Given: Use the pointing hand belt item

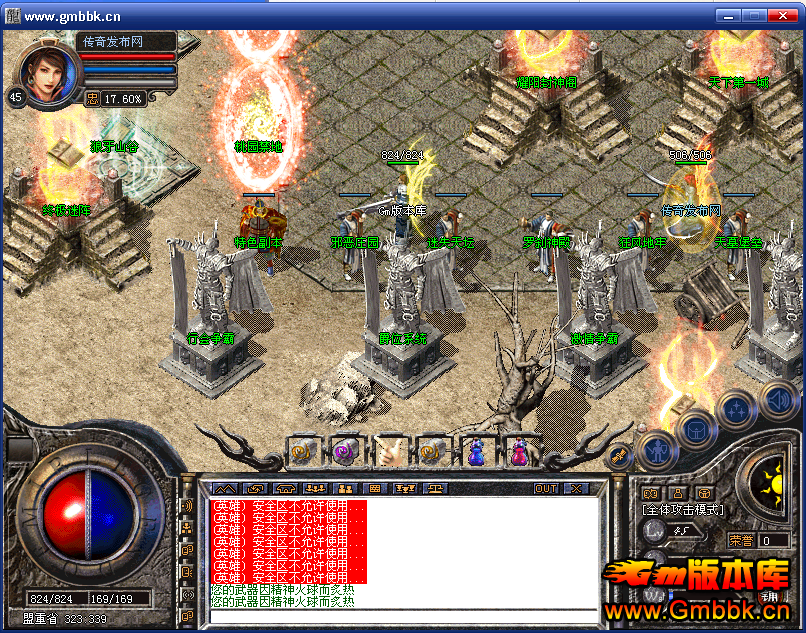Looking at the screenshot, I should pyautogui.click(x=388, y=451).
